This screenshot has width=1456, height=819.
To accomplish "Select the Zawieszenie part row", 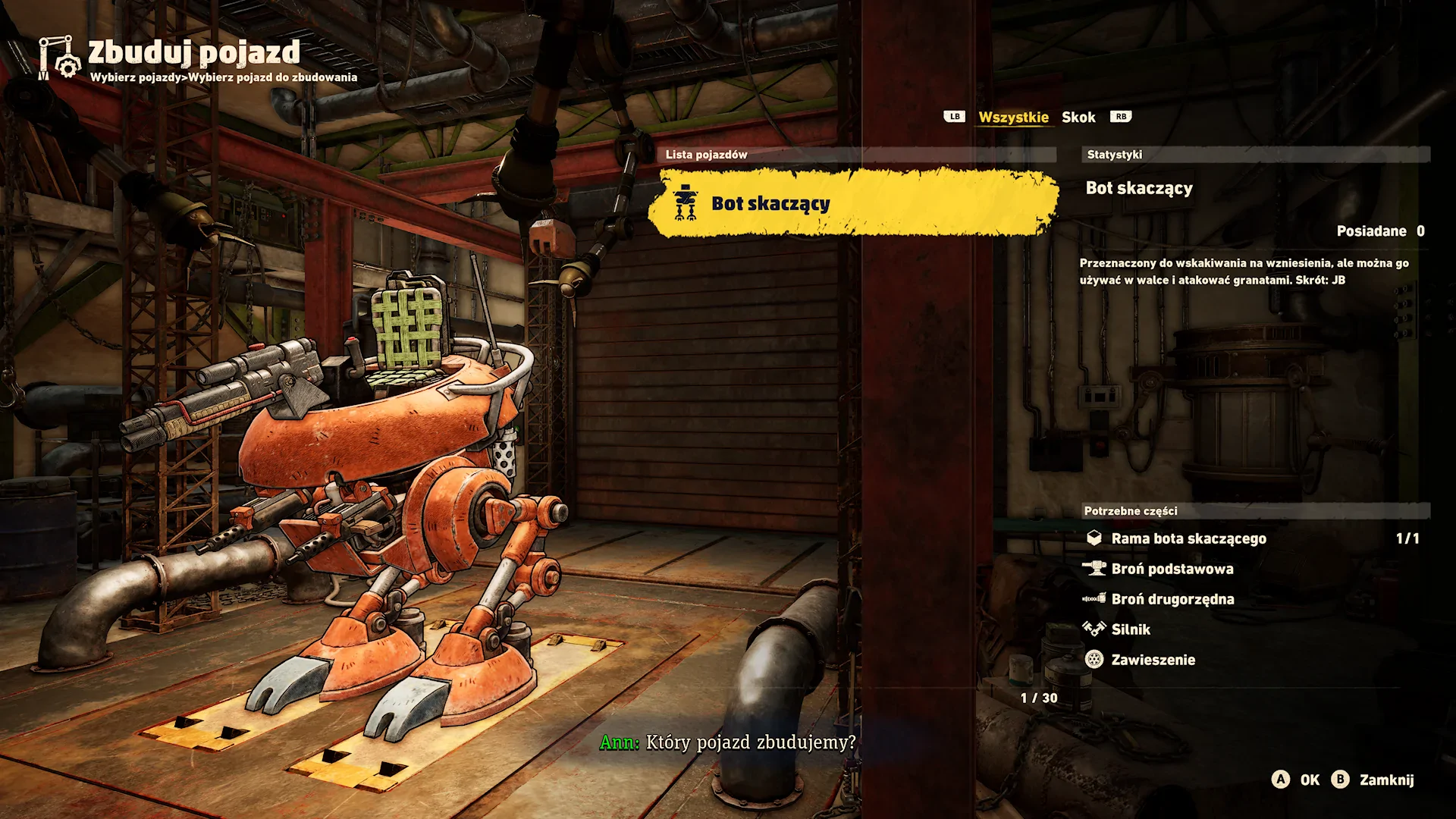I will point(1153,660).
